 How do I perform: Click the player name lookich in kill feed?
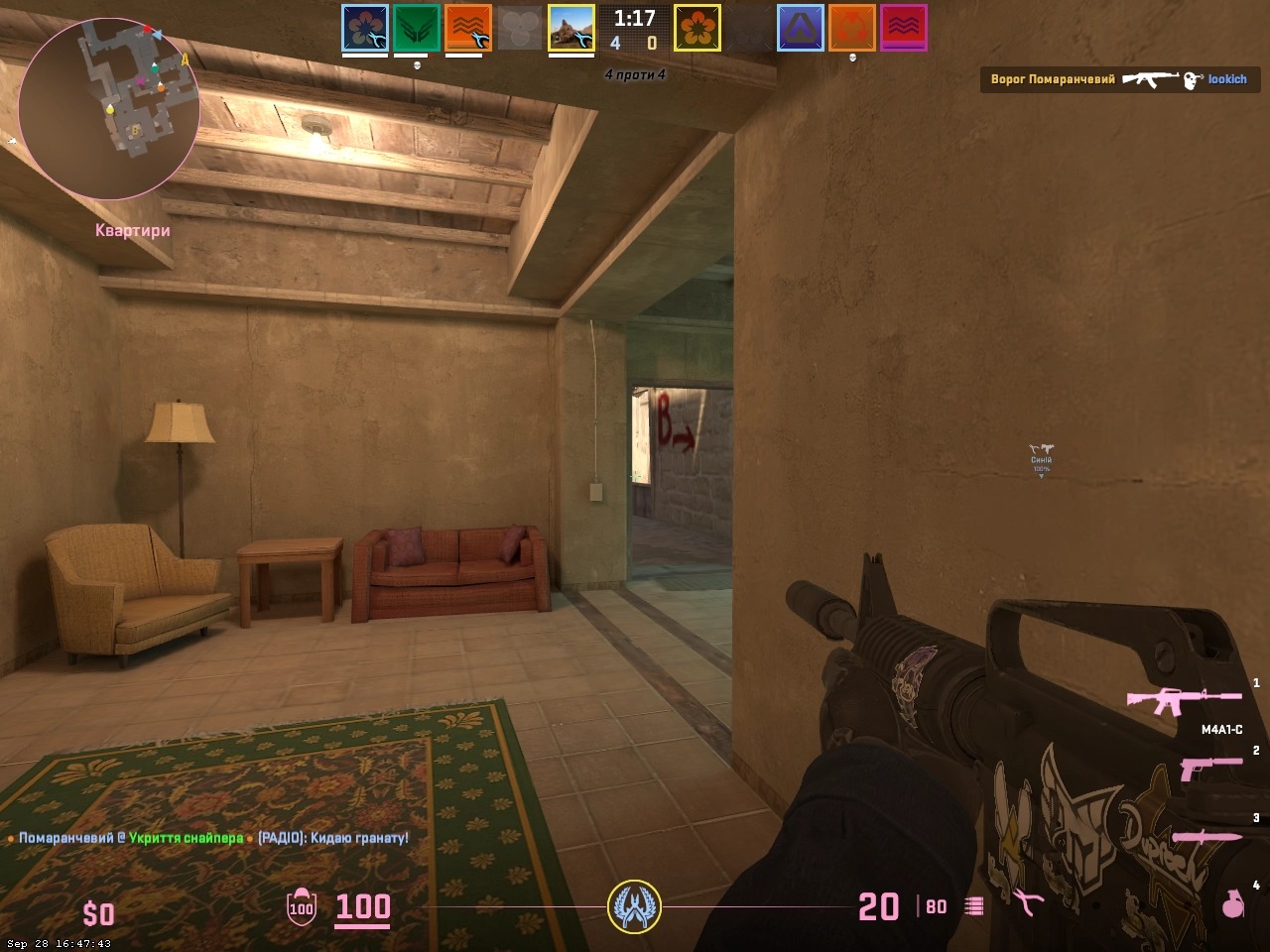(x=1226, y=79)
